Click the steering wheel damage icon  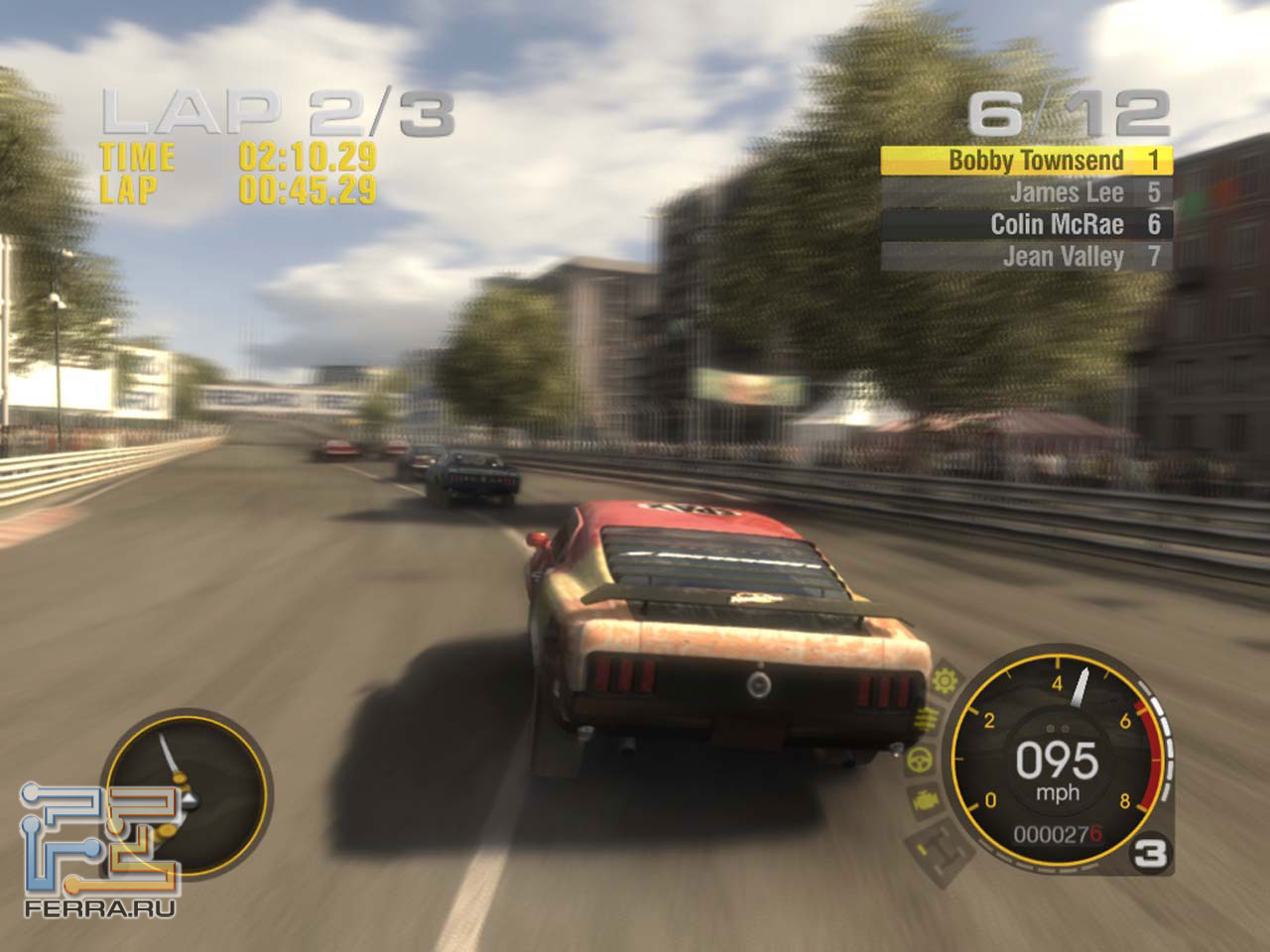coord(920,761)
